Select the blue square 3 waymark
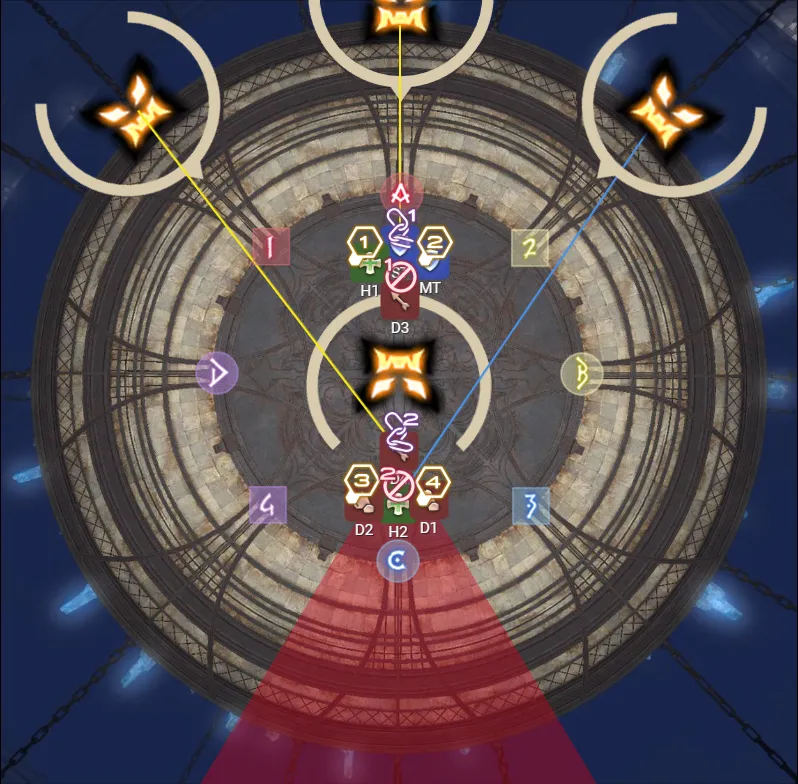 [531, 507]
